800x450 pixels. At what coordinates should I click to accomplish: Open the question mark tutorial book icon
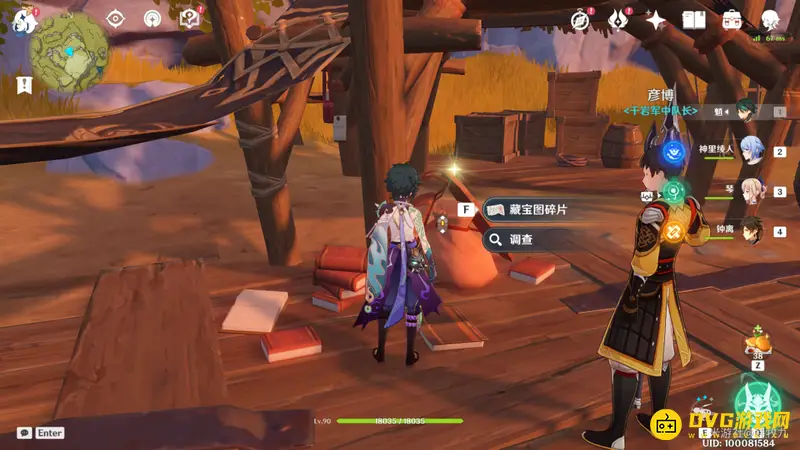[189, 18]
